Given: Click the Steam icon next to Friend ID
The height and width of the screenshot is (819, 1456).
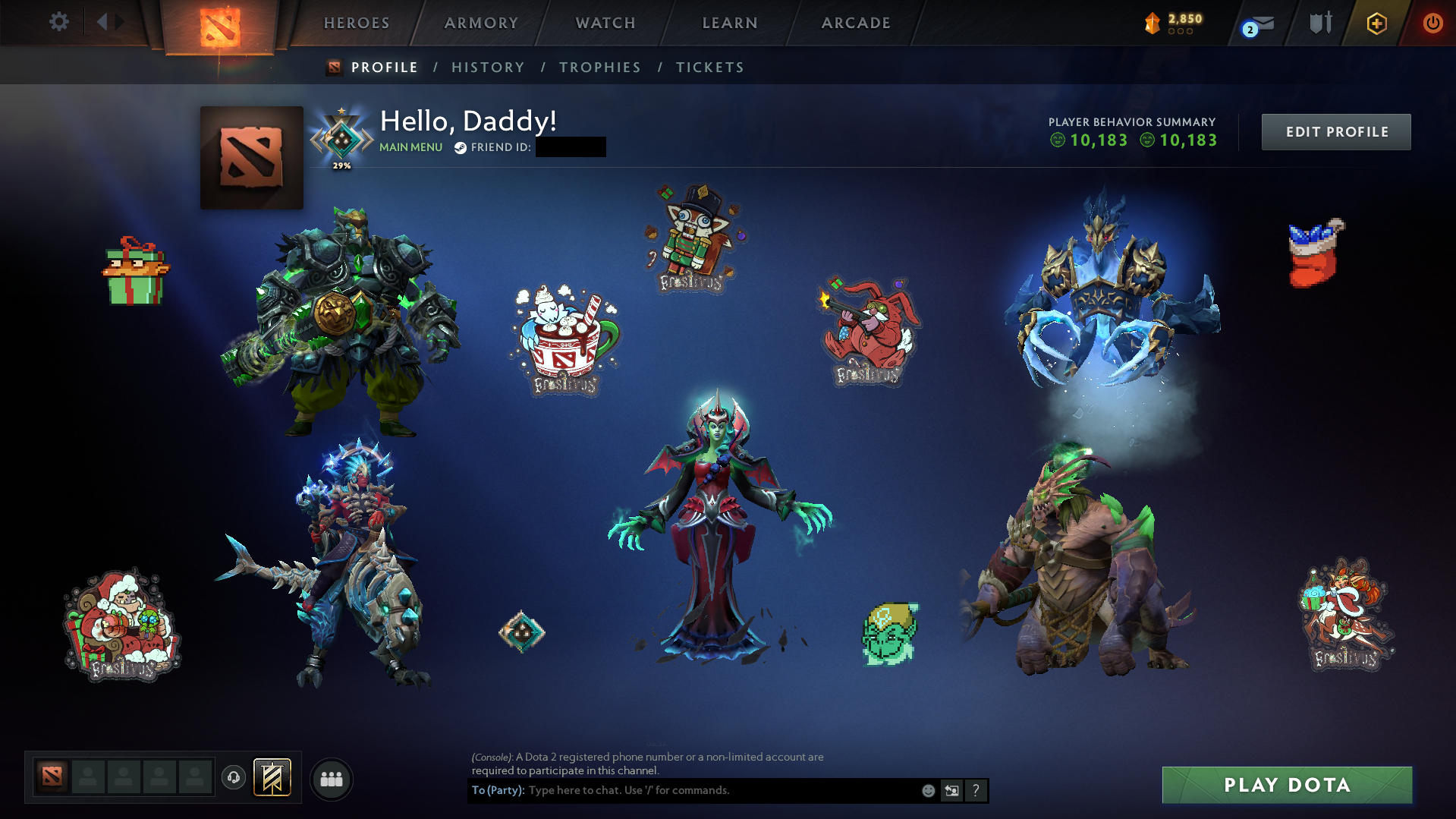Looking at the screenshot, I should point(459,148).
